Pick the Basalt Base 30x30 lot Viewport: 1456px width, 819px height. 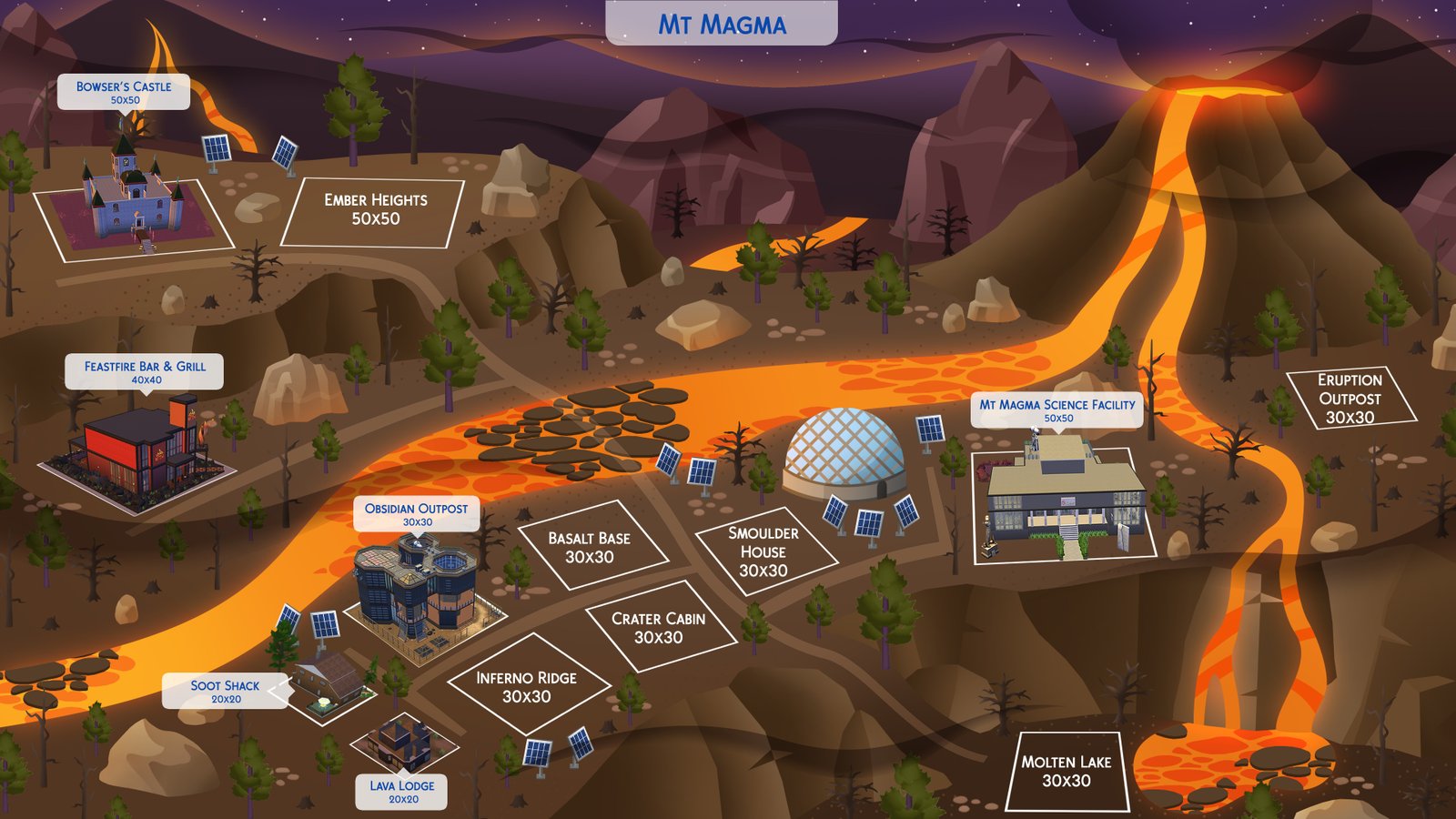point(590,548)
